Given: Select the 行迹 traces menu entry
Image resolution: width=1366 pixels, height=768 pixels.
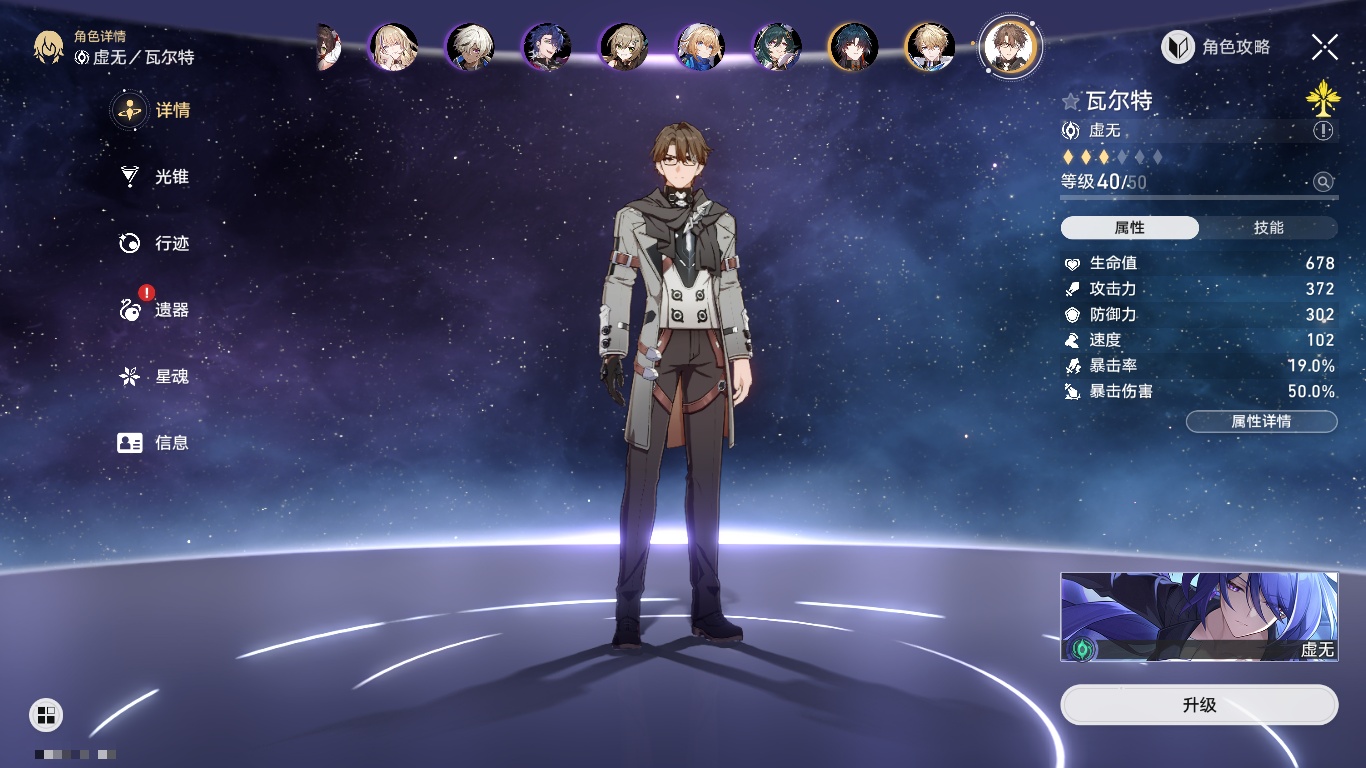Looking at the screenshot, I should click(x=155, y=243).
